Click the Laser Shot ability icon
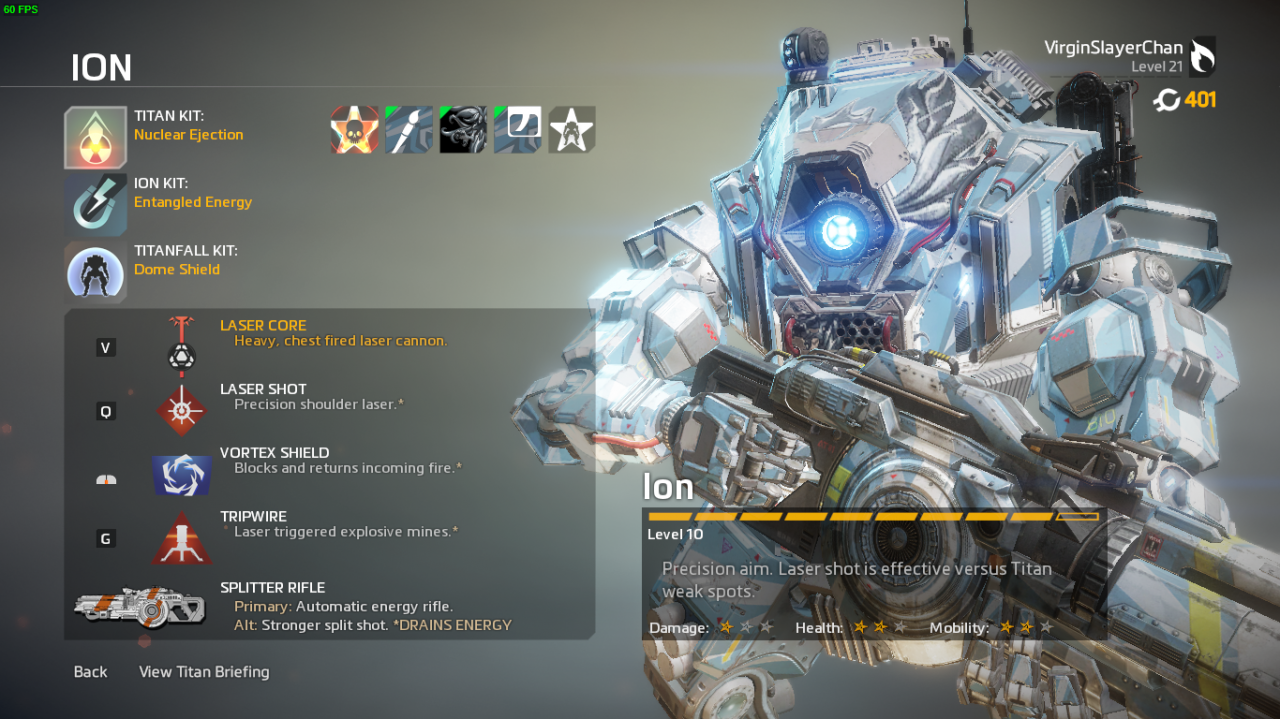 pyautogui.click(x=181, y=410)
